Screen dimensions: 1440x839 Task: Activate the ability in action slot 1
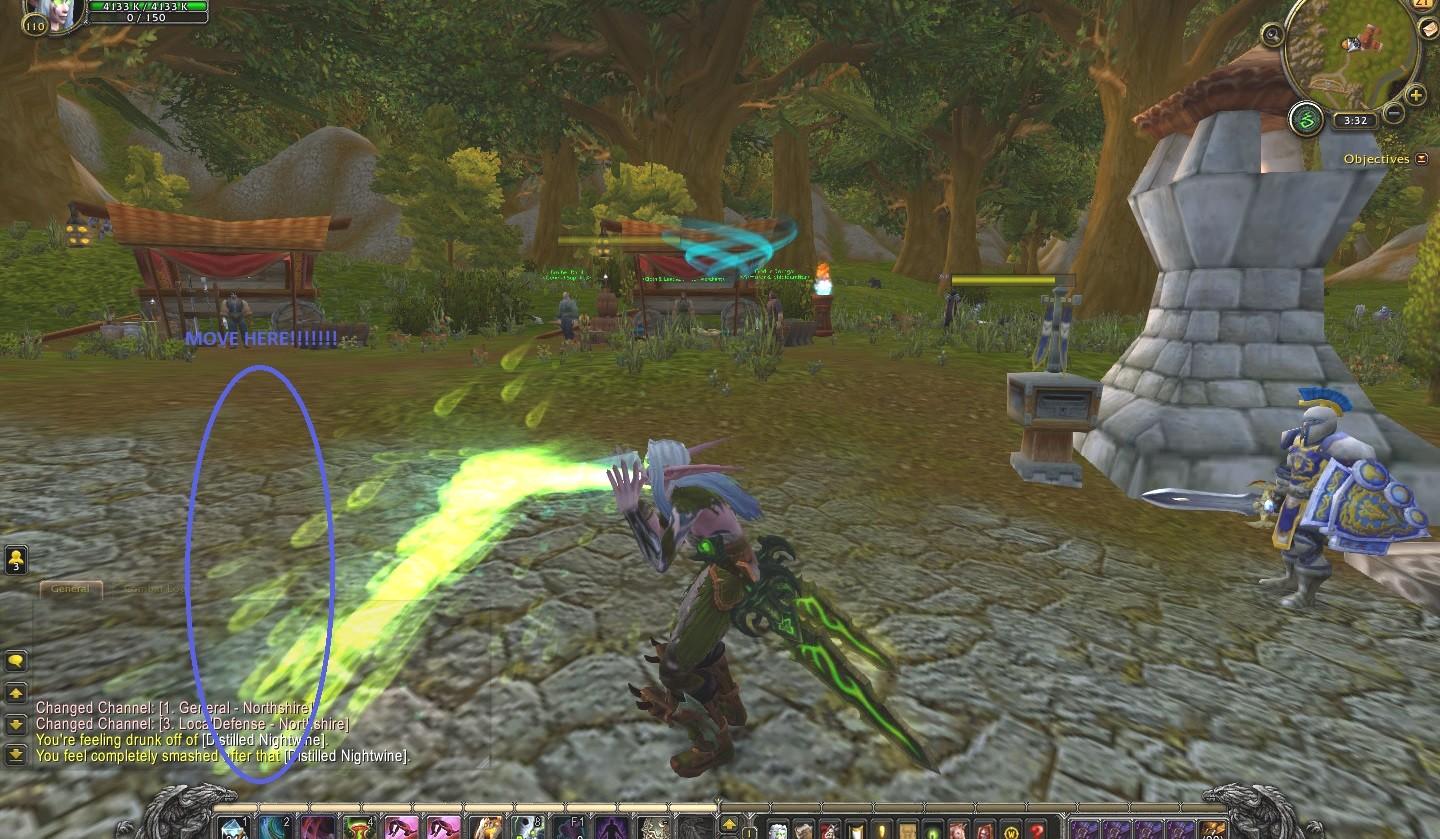pyautogui.click(x=232, y=828)
